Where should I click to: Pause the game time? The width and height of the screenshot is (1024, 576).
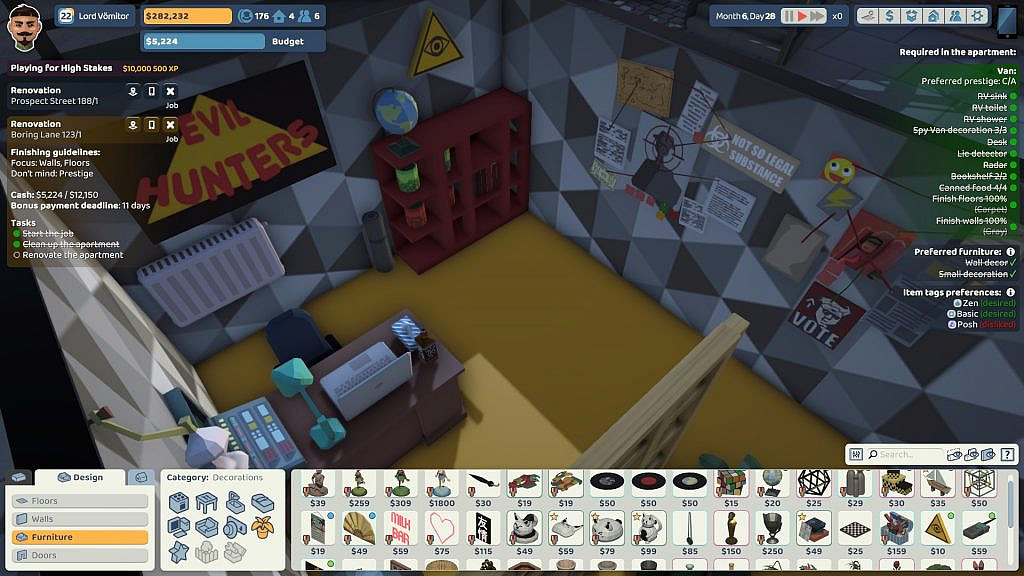tap(787, 16)
